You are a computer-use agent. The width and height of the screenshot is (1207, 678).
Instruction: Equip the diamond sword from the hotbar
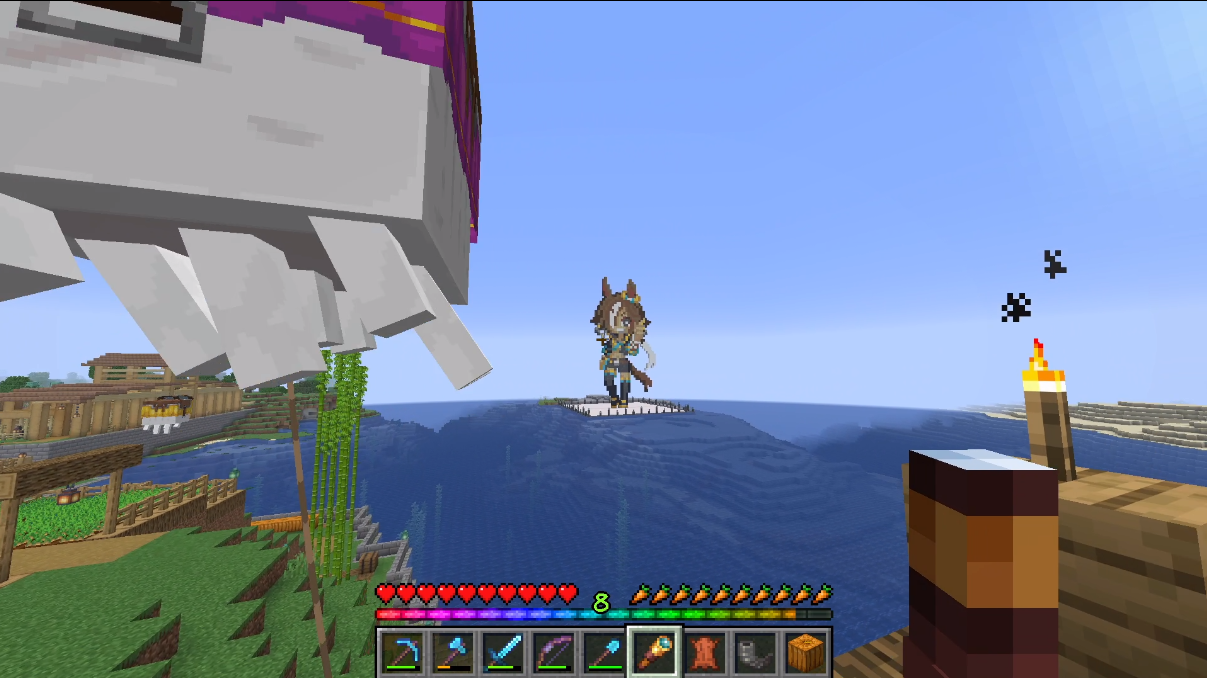[x=504, y=653]
